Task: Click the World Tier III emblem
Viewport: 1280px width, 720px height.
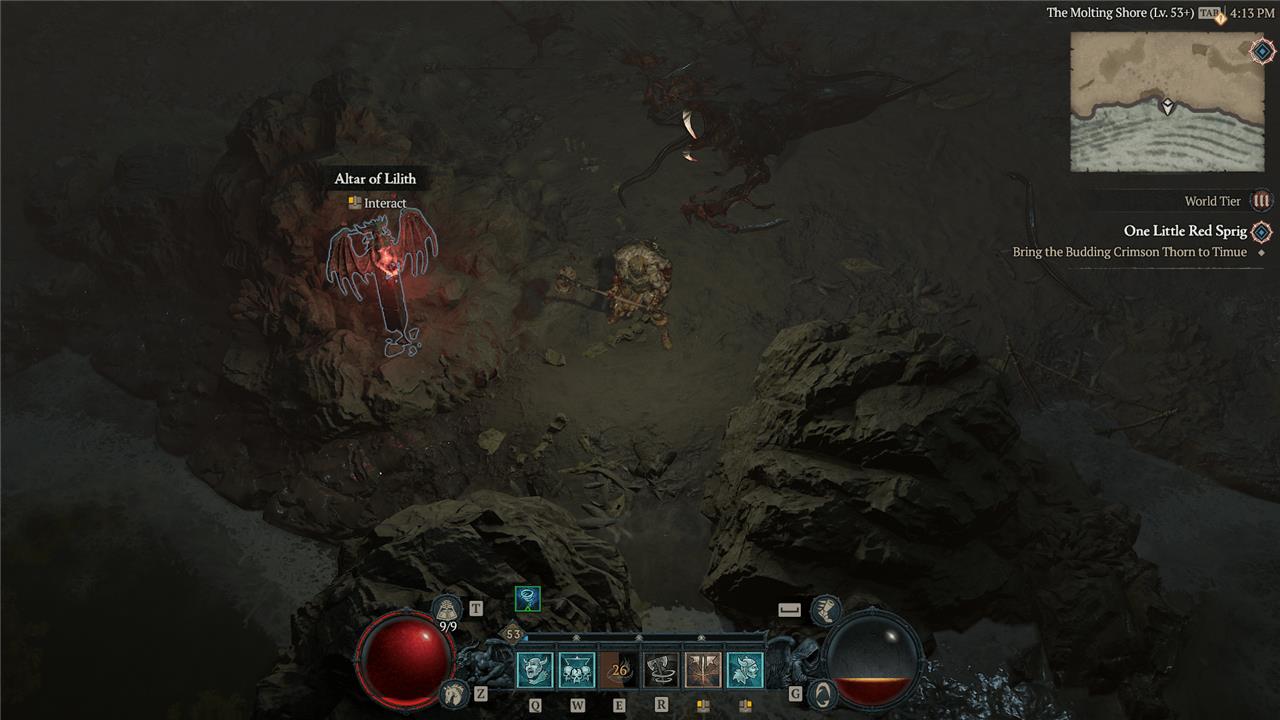Action: [x=1262, y=201]
